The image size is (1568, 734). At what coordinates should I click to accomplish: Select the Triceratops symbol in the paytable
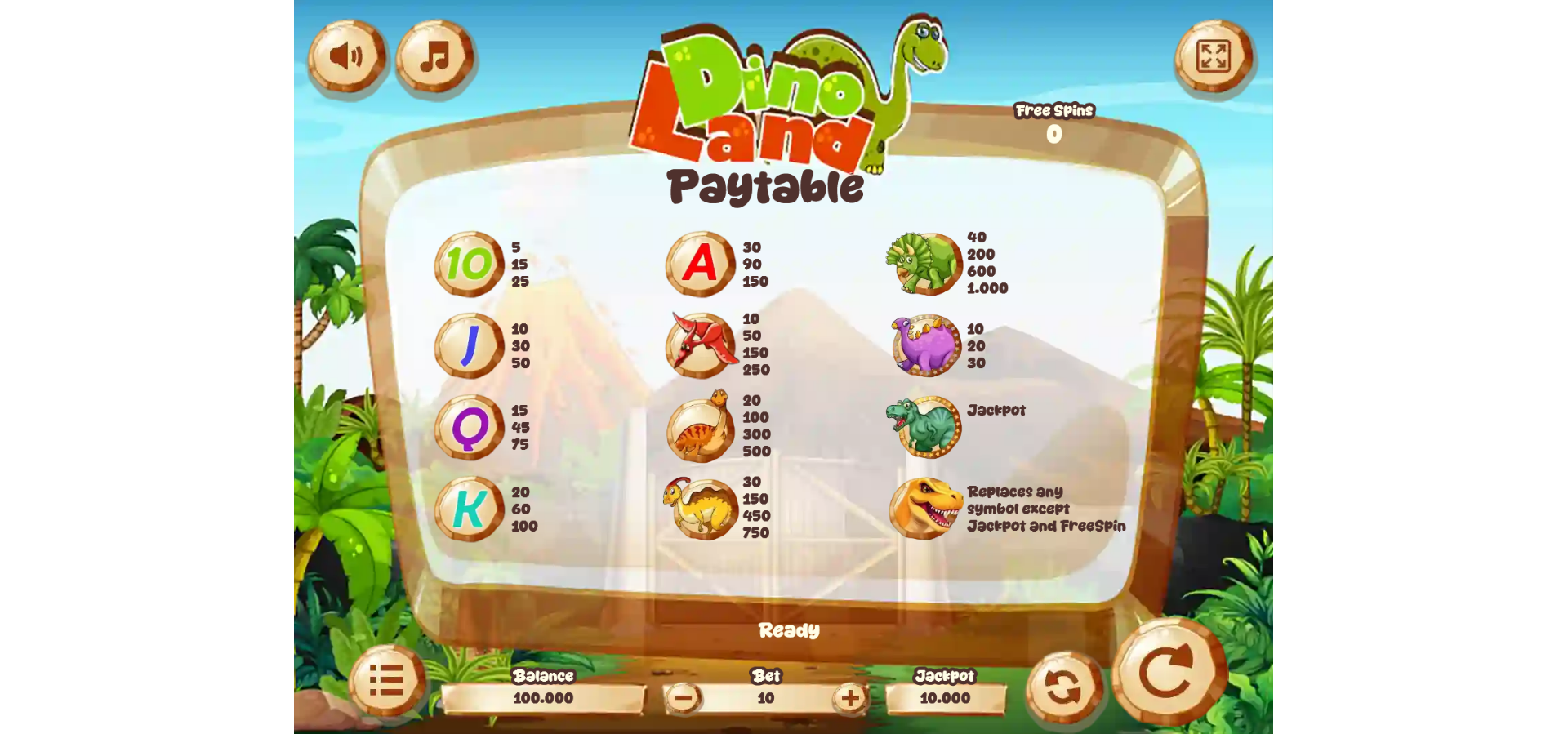click(x=924, y=264)
